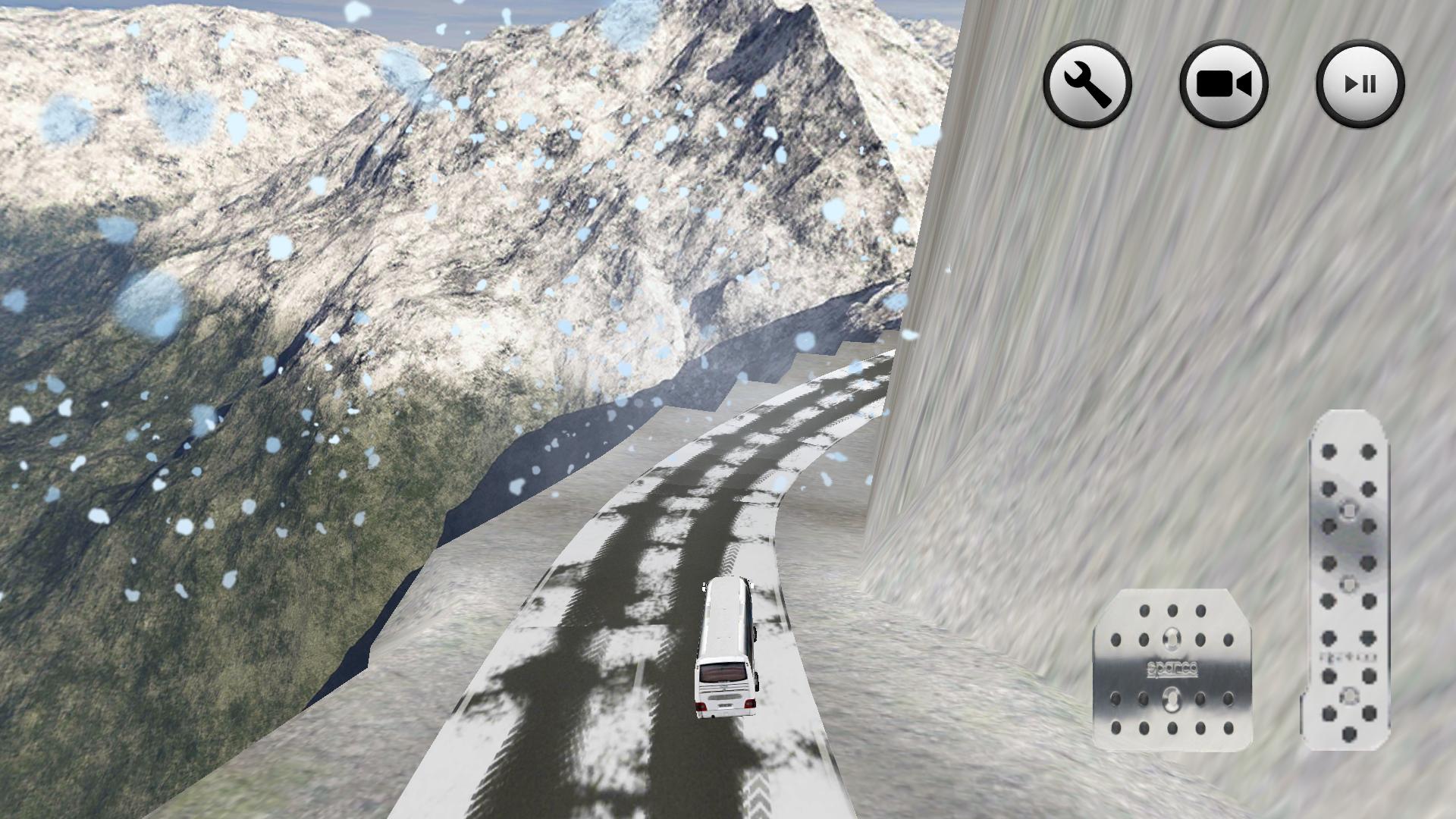Select the leftmost top HUD control
The width and height of the screenshot is (1456, 819).
pyautogui.click(x=1087, y=85)
